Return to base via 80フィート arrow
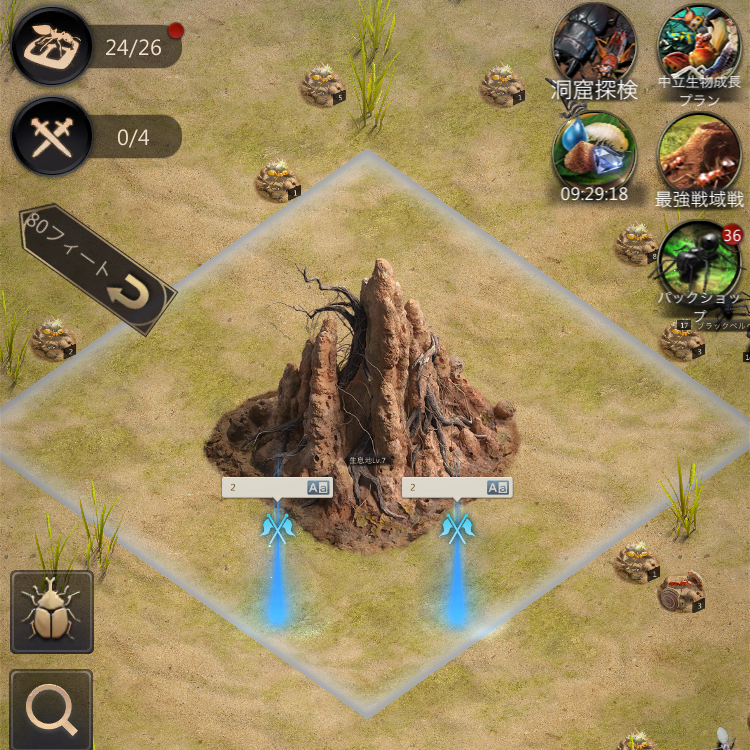This screenshot has width=750, height=750. click(98, 271)
